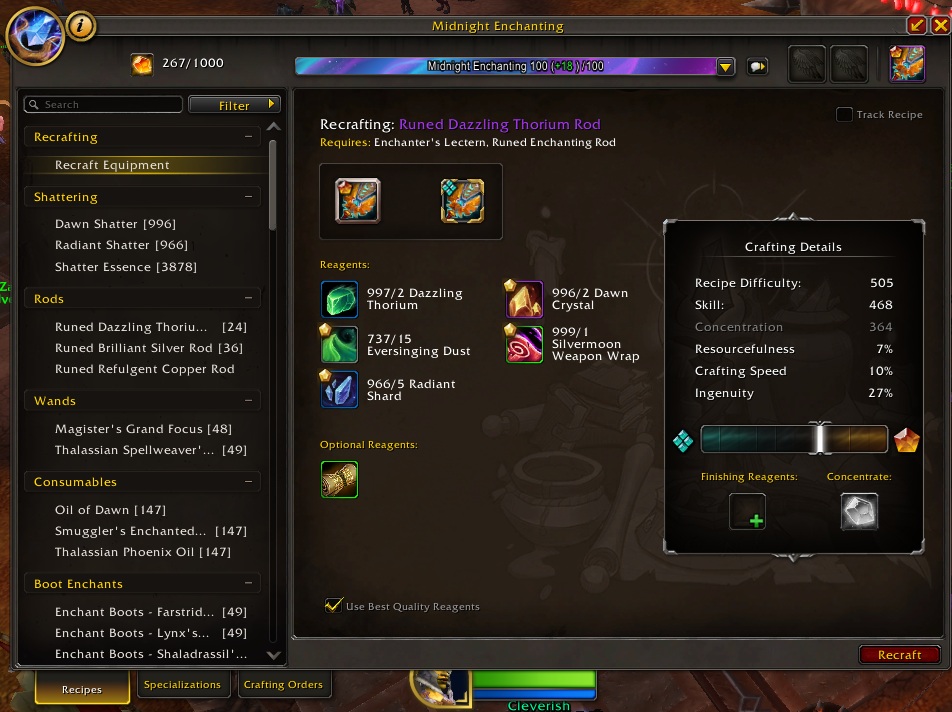This screenshot has width=952, height=712.
Task: Enable the Track Recipe checkbox
Action: 845,115
